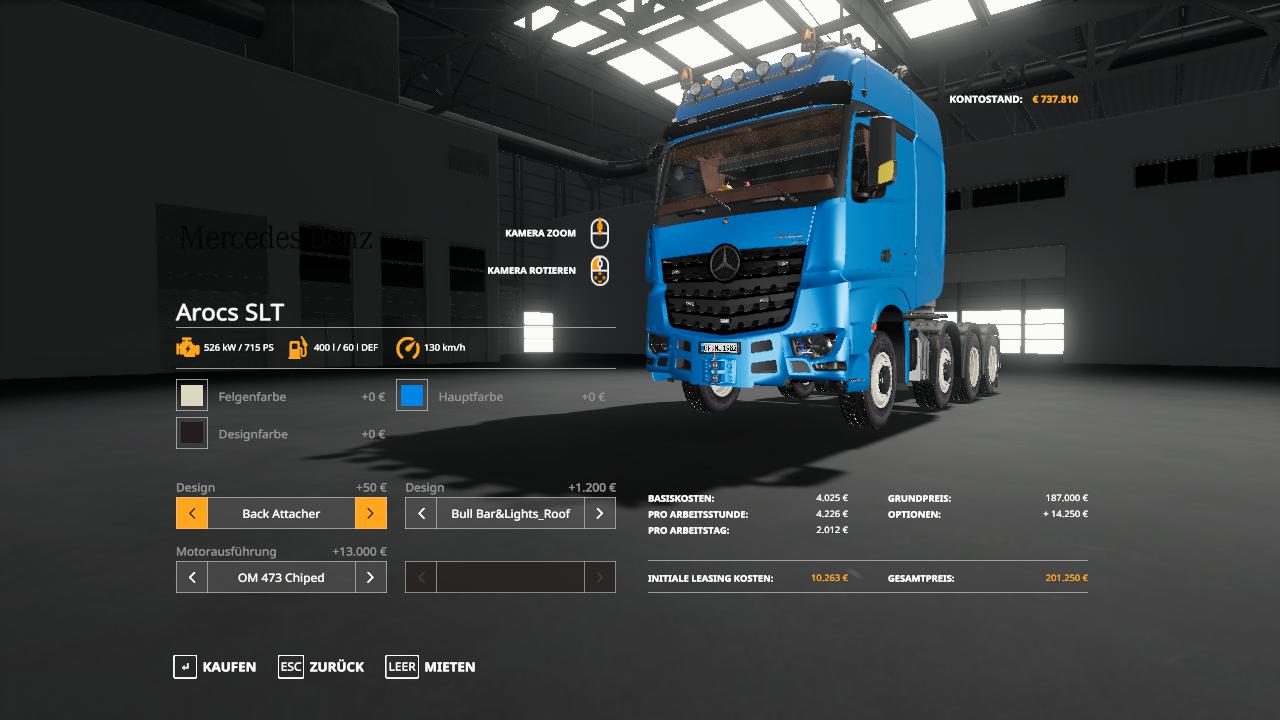Click the previous arrow beside Back Attacher

[192, 514]
